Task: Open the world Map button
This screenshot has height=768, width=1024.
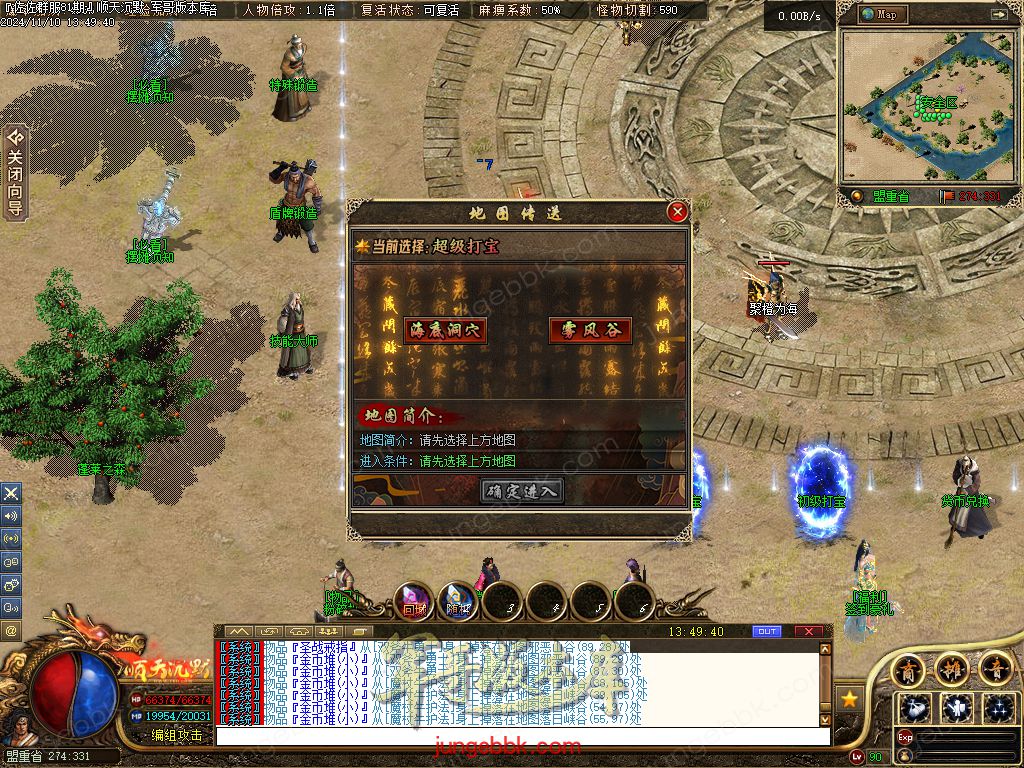Action: (880, 14)
